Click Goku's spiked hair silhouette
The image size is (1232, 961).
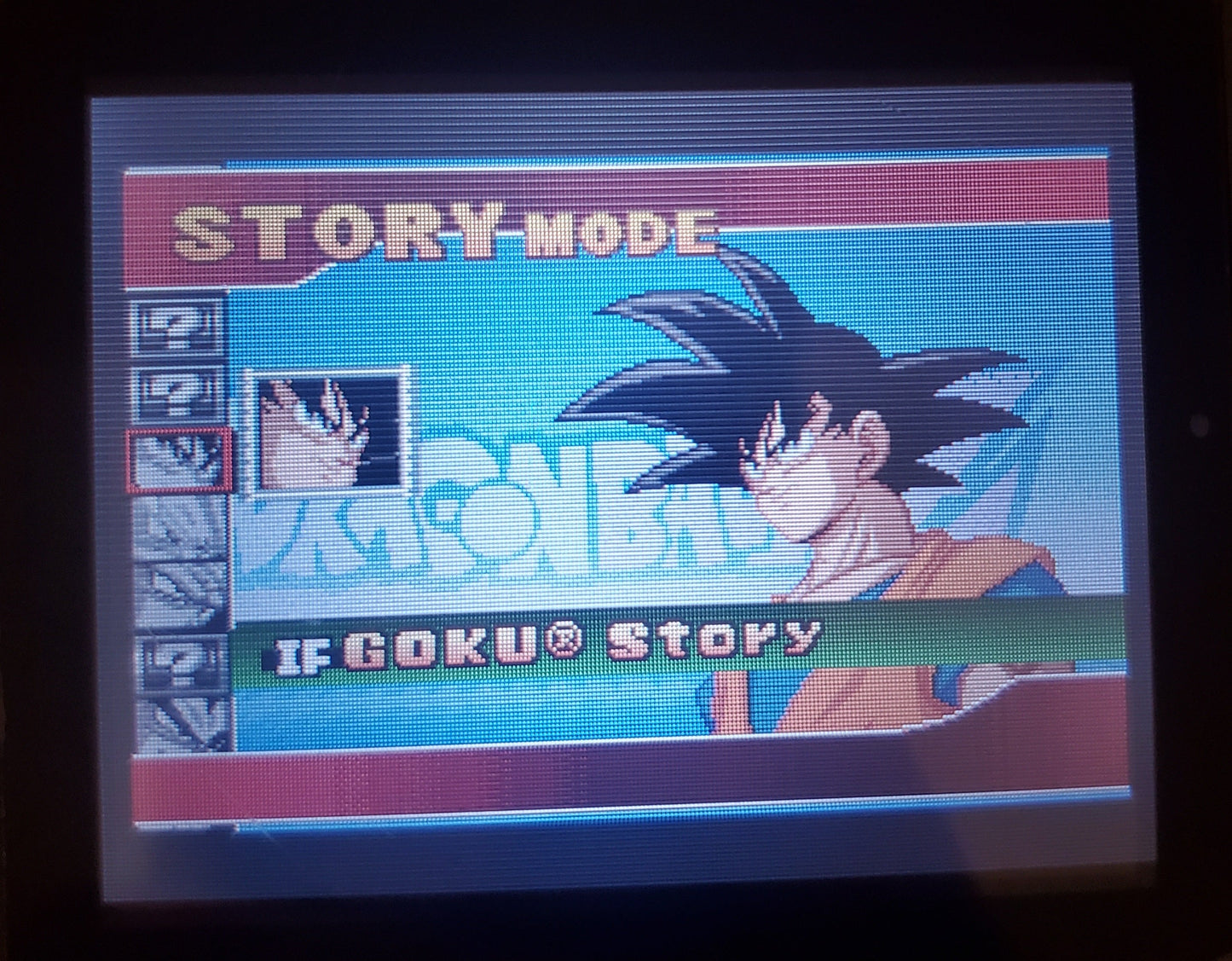point(767,341)
